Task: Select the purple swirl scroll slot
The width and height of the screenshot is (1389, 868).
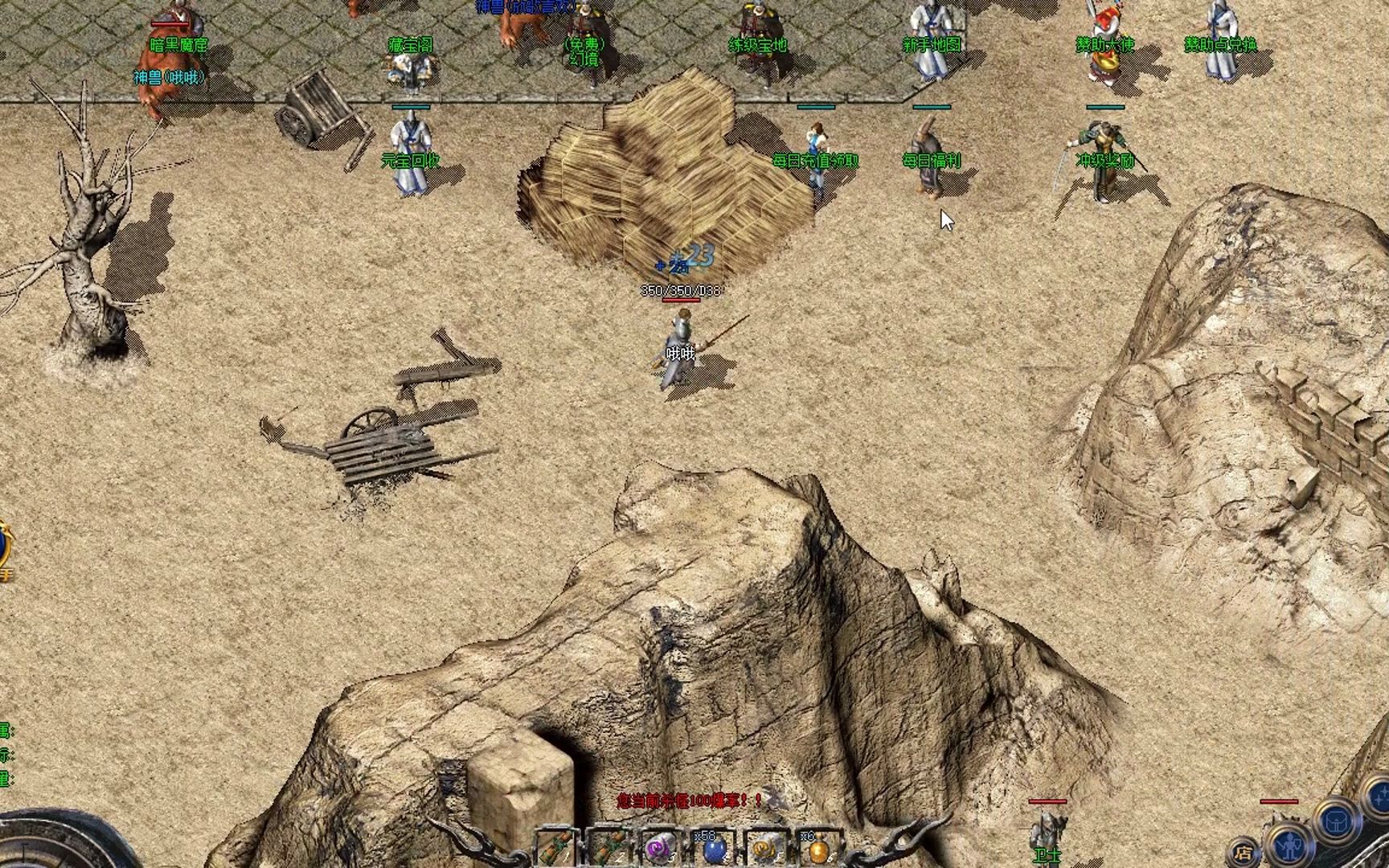Action: pos(660,849)
